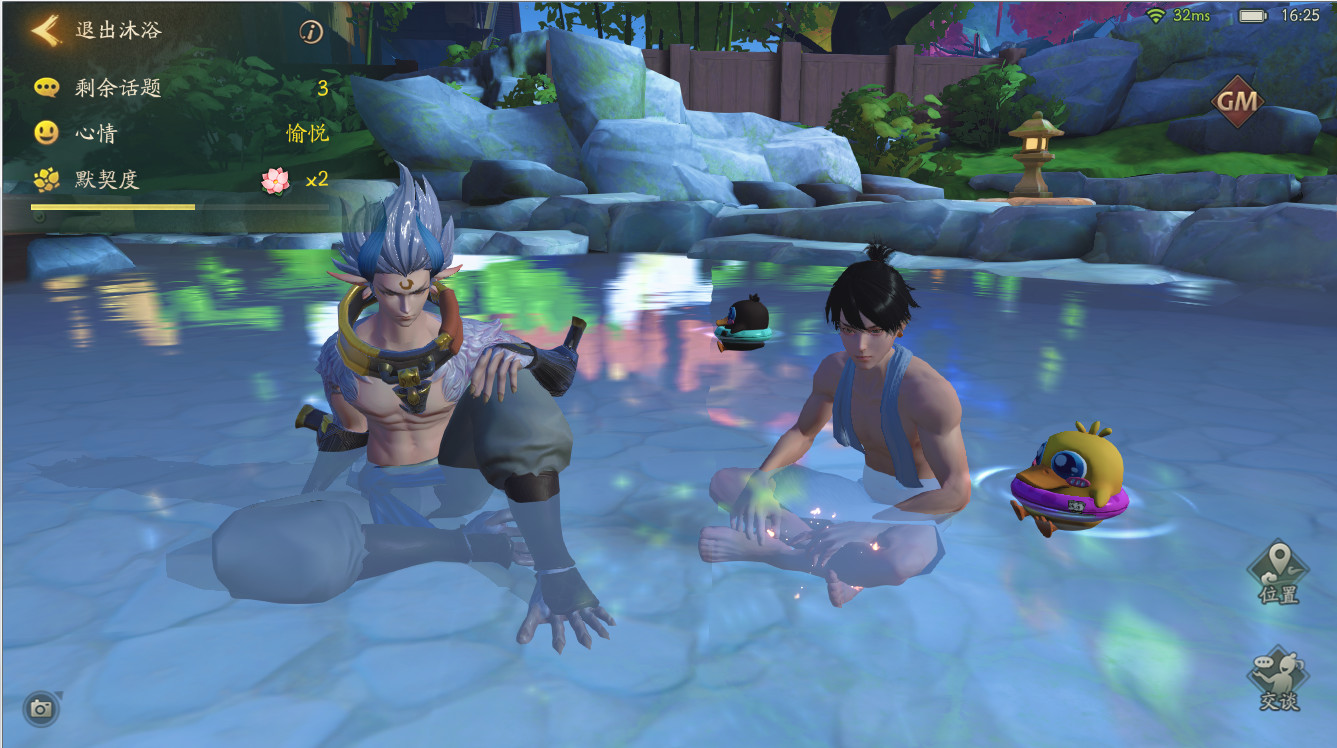Open the camera screenshot icon
1337x748 pixels.
point(41,708)
